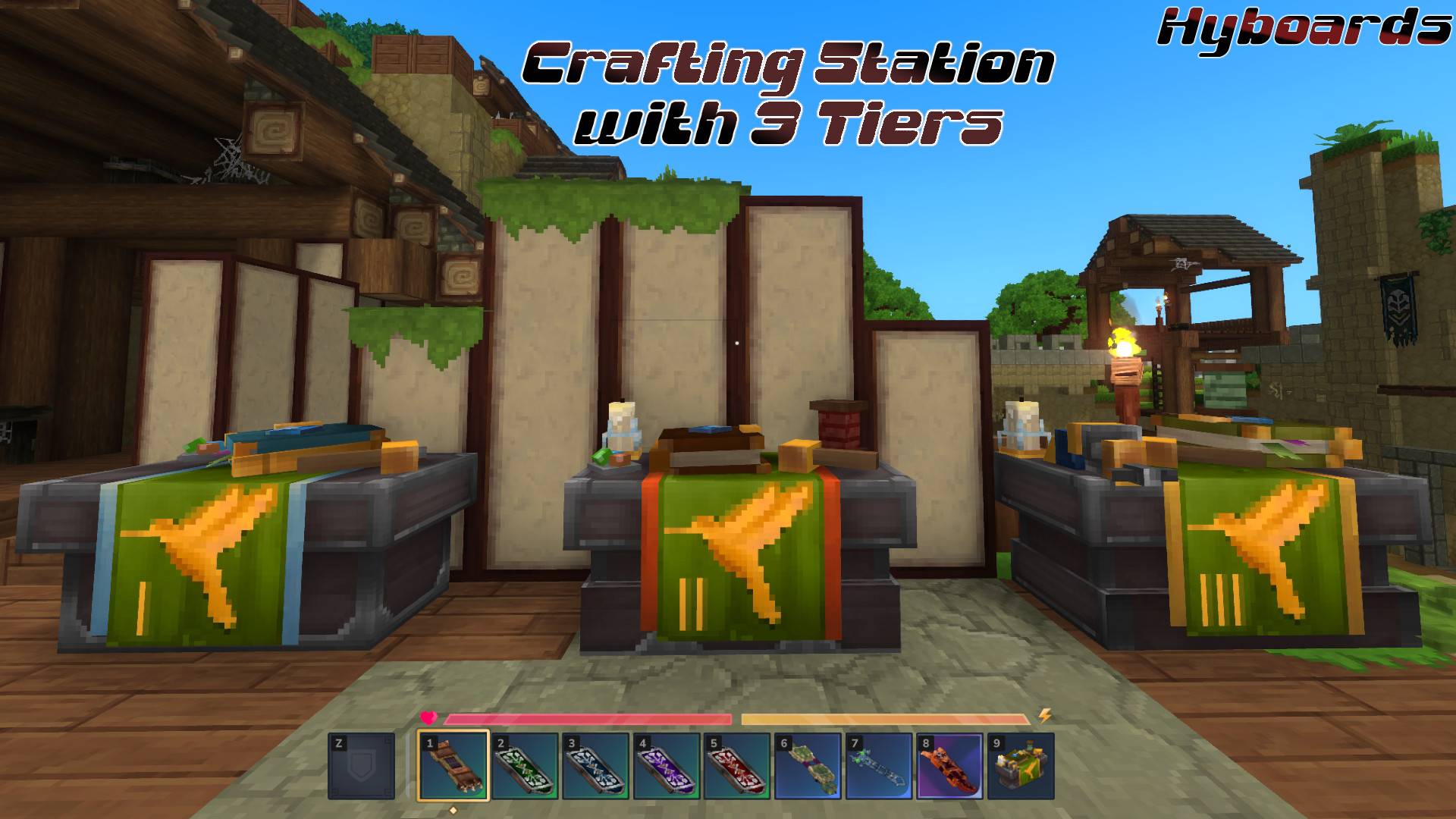
Task: Choose the green board in slot 2
Action: [x=525, y=766]
